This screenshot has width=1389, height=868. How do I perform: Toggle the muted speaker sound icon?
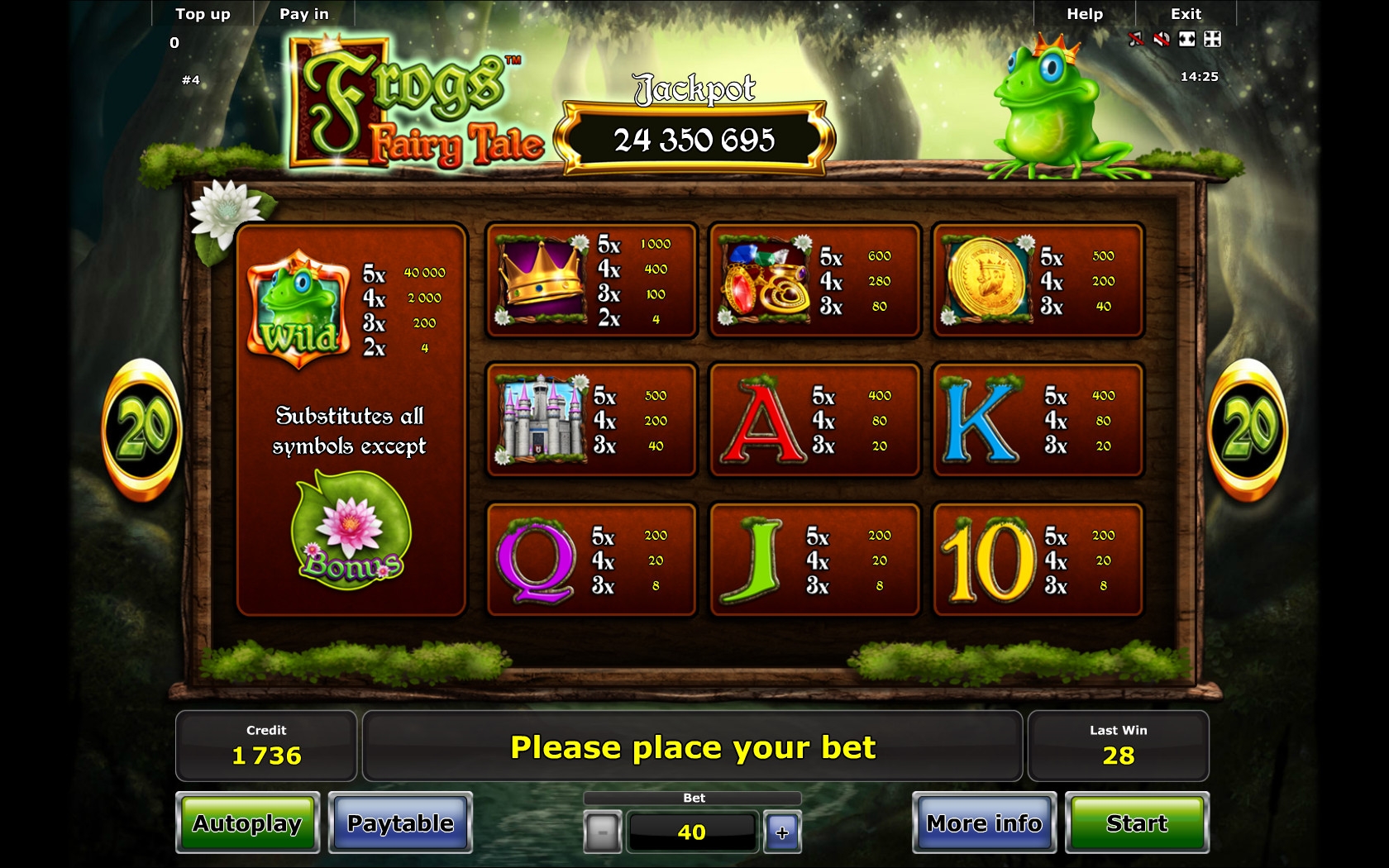(1162, 39)
